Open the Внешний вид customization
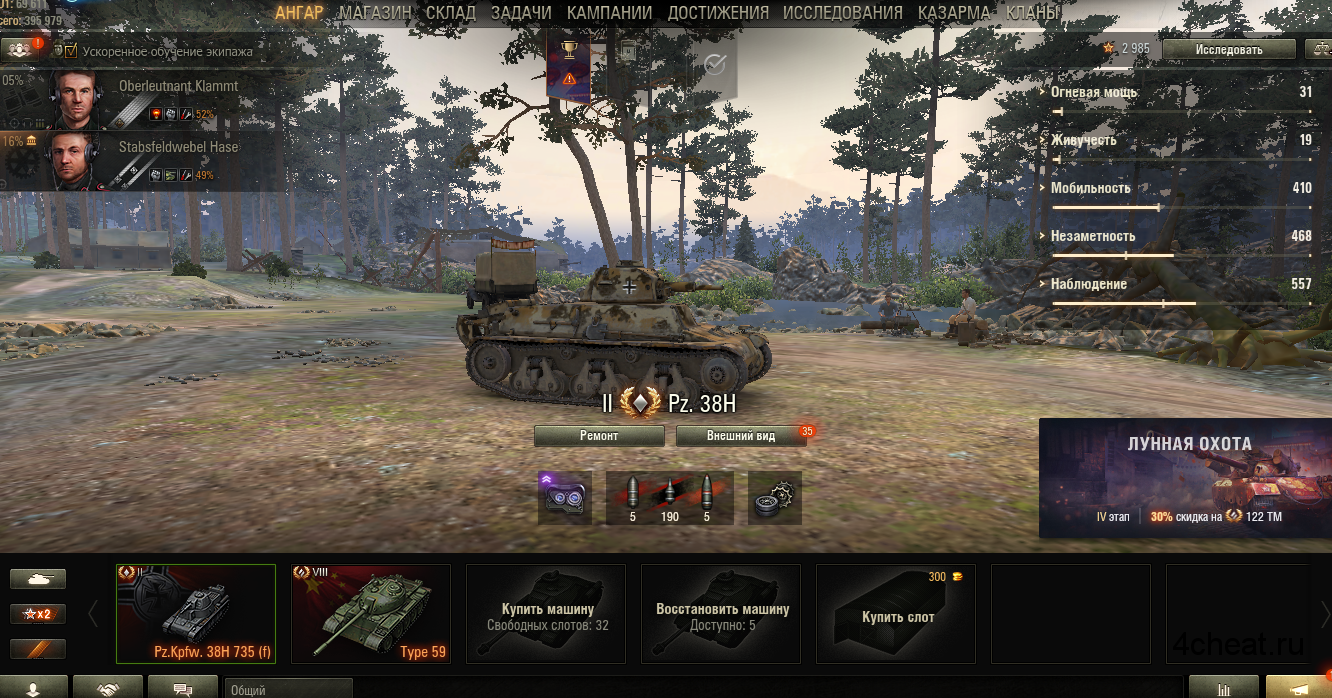 (x=741, y=436)
